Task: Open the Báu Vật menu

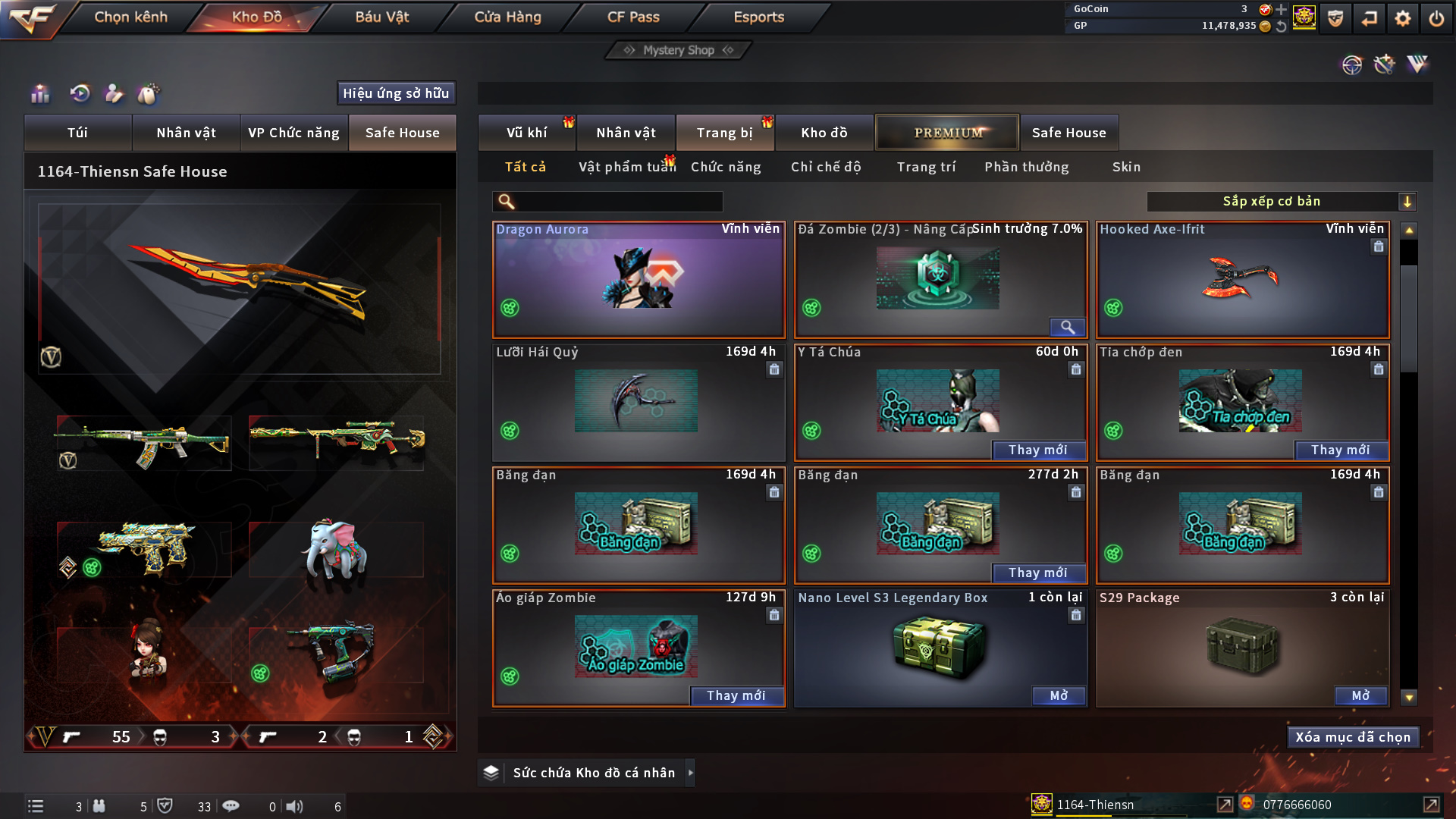Action: (381, 17)
